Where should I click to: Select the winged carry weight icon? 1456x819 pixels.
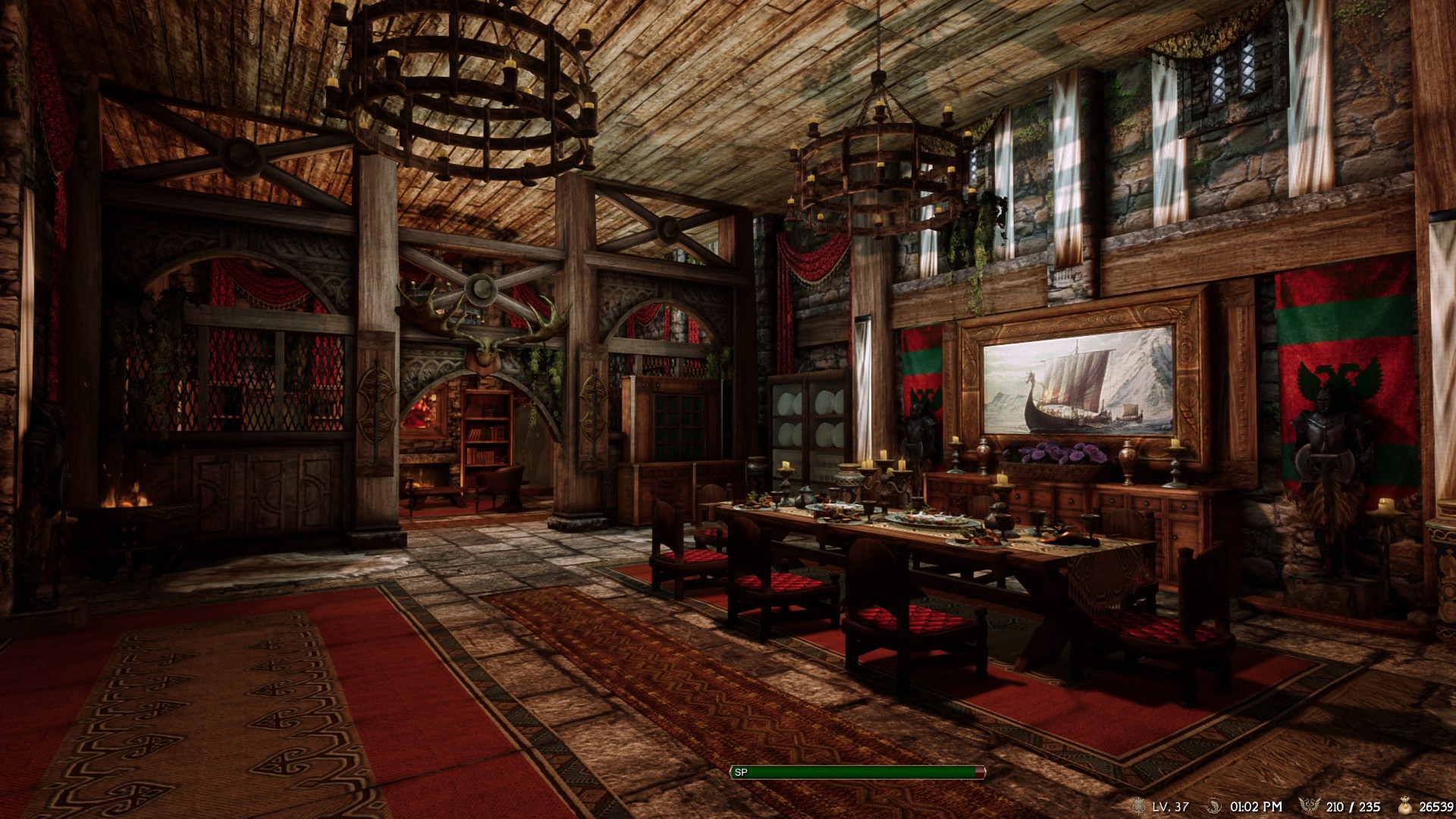coord(1310,806)
